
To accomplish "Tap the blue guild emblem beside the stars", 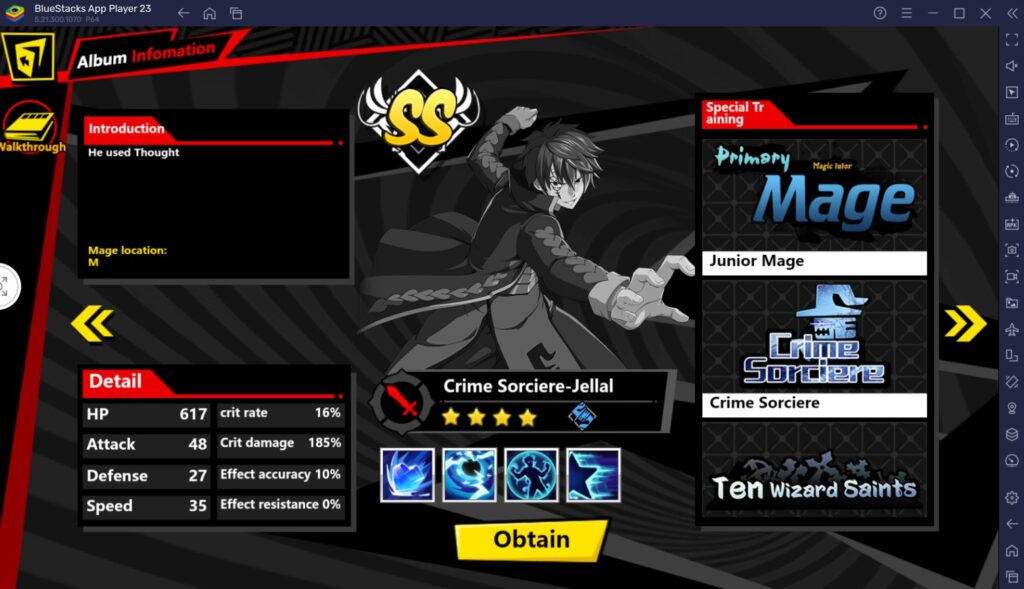I will tap(582, 416).
